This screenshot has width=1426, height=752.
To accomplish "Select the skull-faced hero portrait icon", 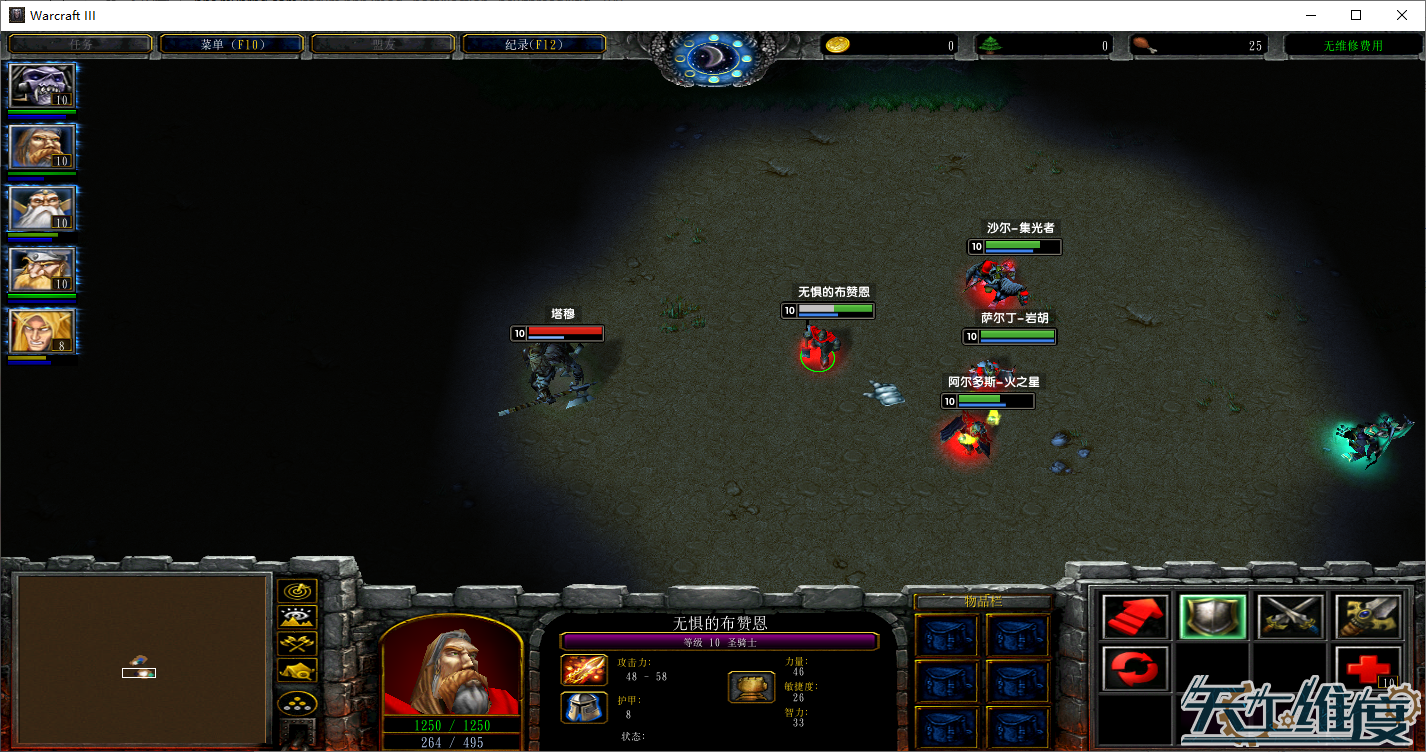I will click(x=41, y=87).
